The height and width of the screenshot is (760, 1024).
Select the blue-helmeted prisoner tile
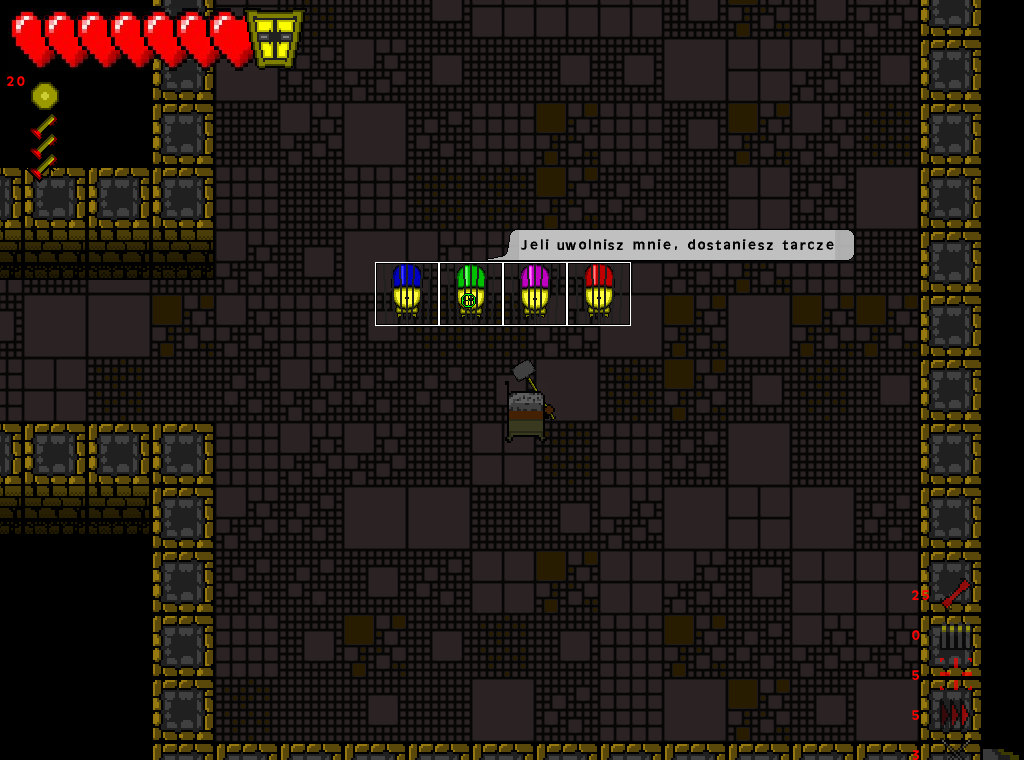pos(407,293)
